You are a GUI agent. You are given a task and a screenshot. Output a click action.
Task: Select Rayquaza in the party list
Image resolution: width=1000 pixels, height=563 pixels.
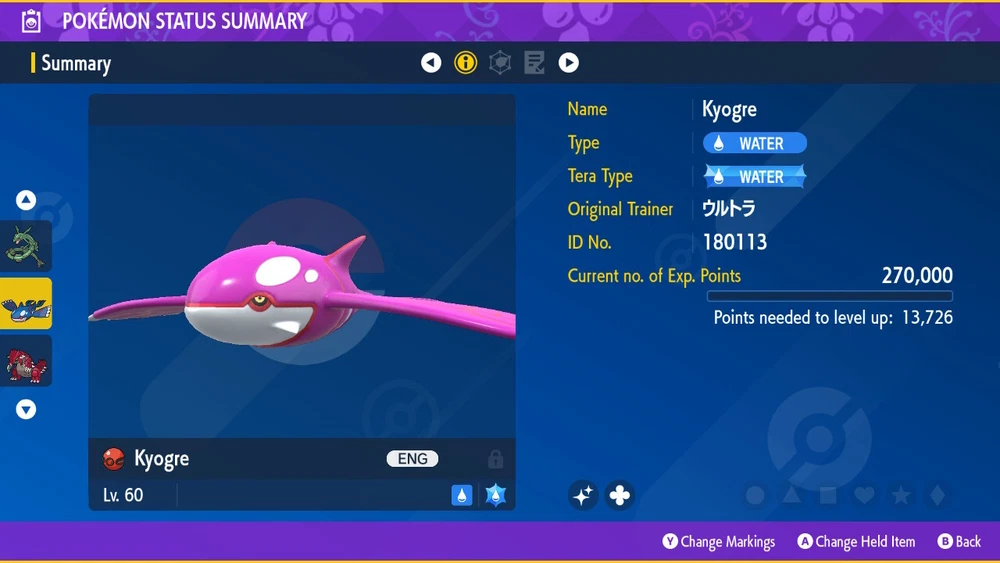pos(26,247)
